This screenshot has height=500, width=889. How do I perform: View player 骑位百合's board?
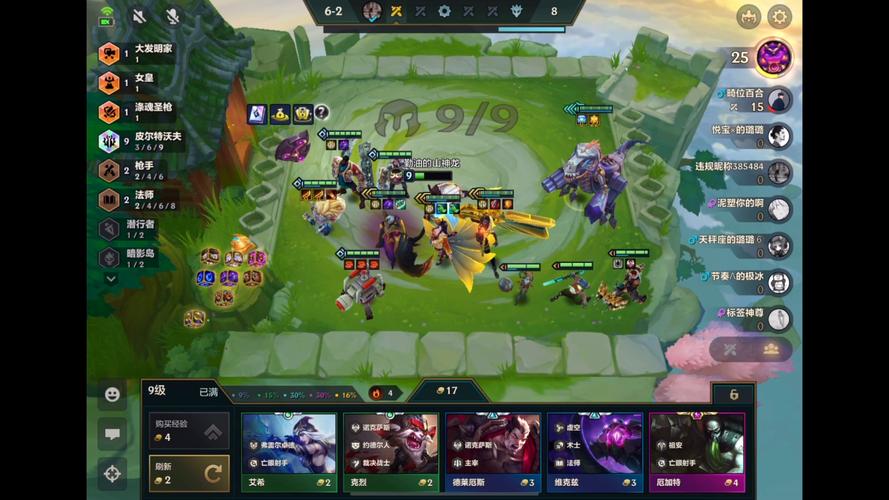pos(779,100)
